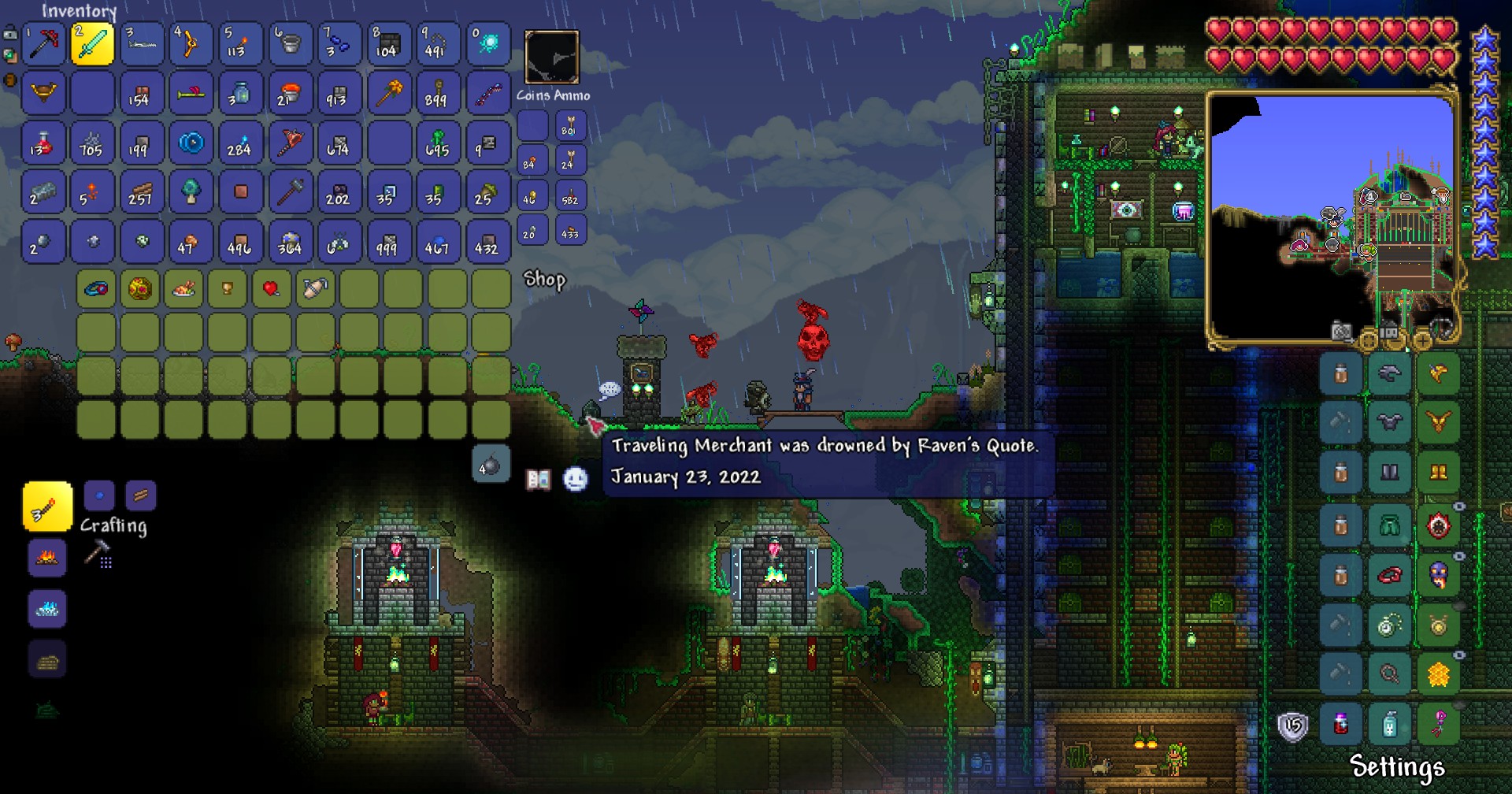Select the red pickaxe in hotbar slot 1
Image resolution: width=1512 pixels, height=794 pixels.
[x=43, y=44]
